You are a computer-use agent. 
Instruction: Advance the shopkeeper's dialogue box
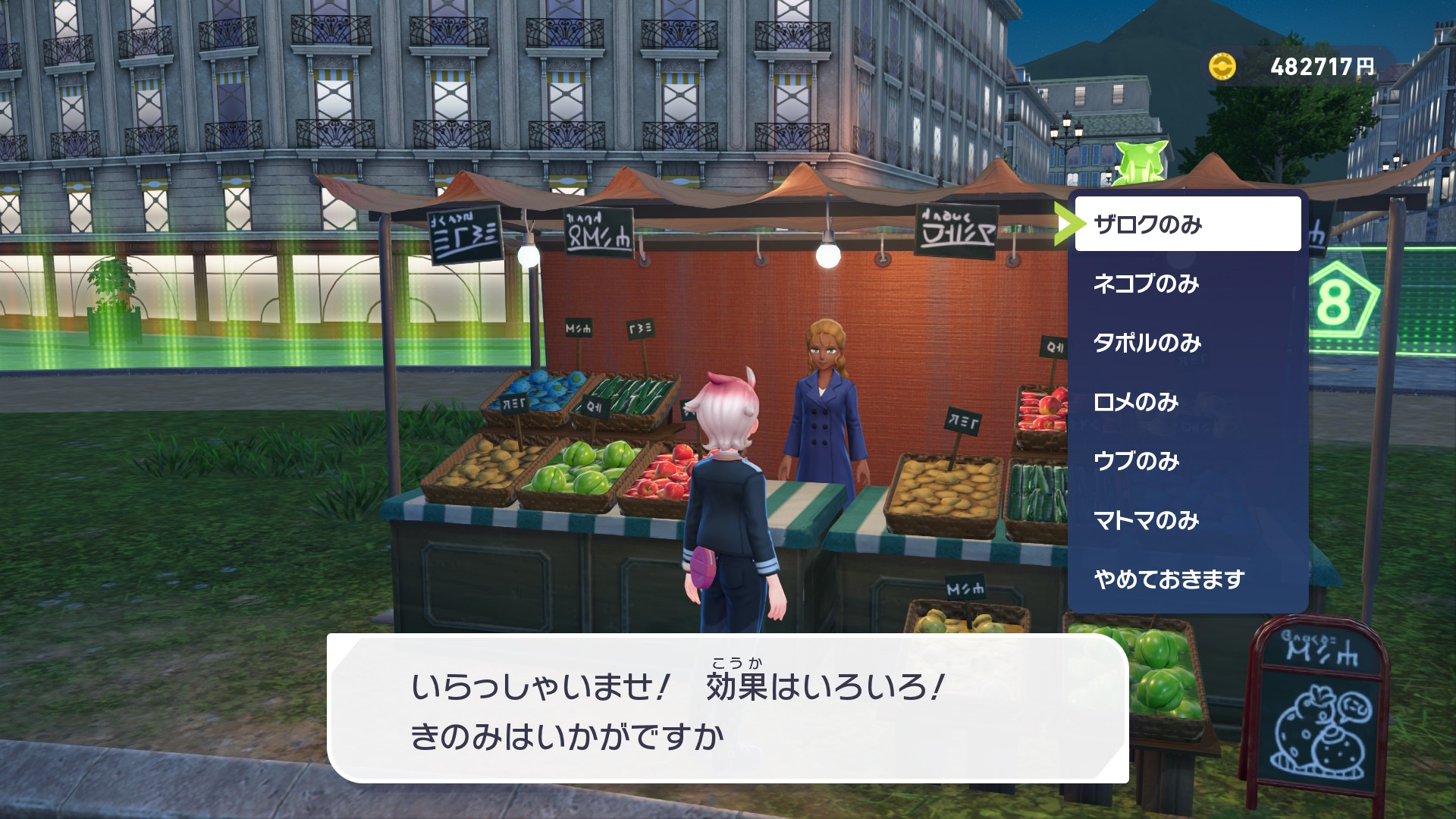click(727, 709)
